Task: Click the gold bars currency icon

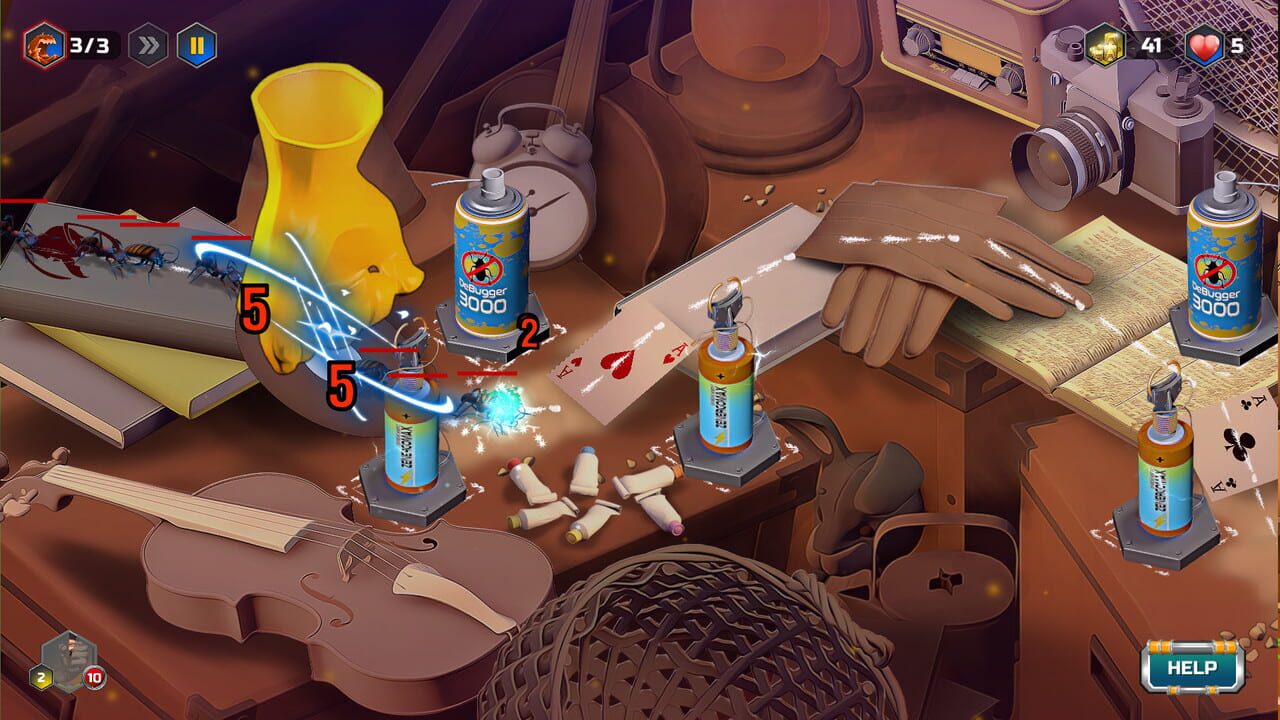Action: tap(1106, 43)
